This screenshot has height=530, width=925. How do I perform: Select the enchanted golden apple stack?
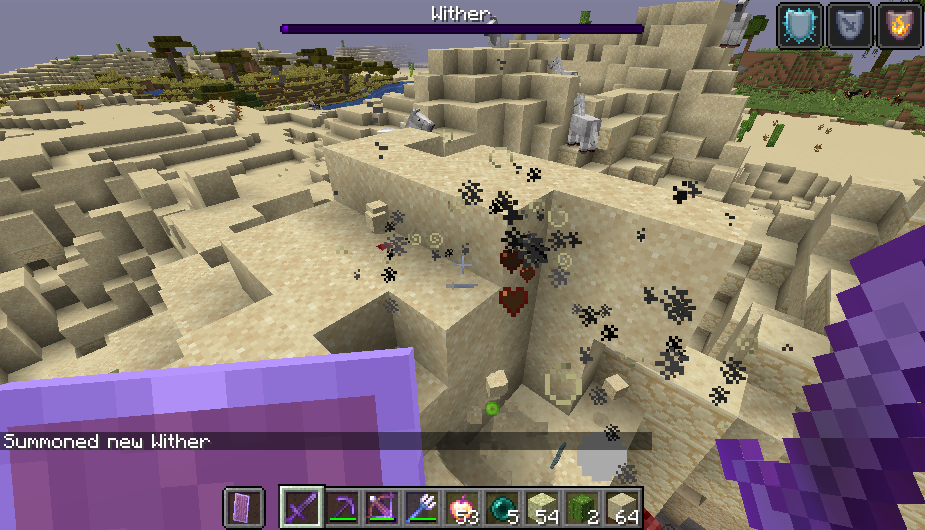461,508
